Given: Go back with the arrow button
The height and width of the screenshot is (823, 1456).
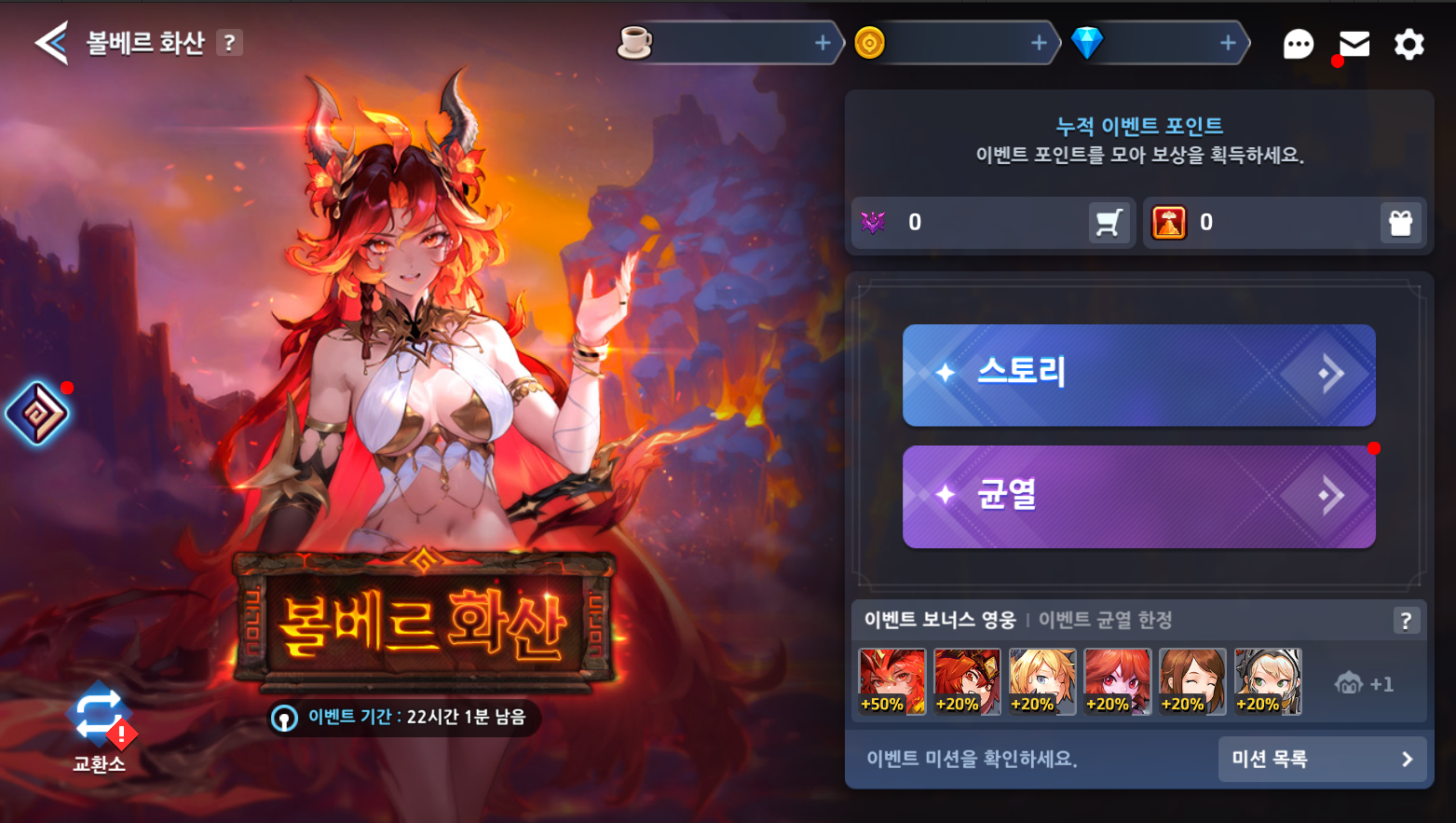Looking at the screenshot, I should click(x=51, y=43).
